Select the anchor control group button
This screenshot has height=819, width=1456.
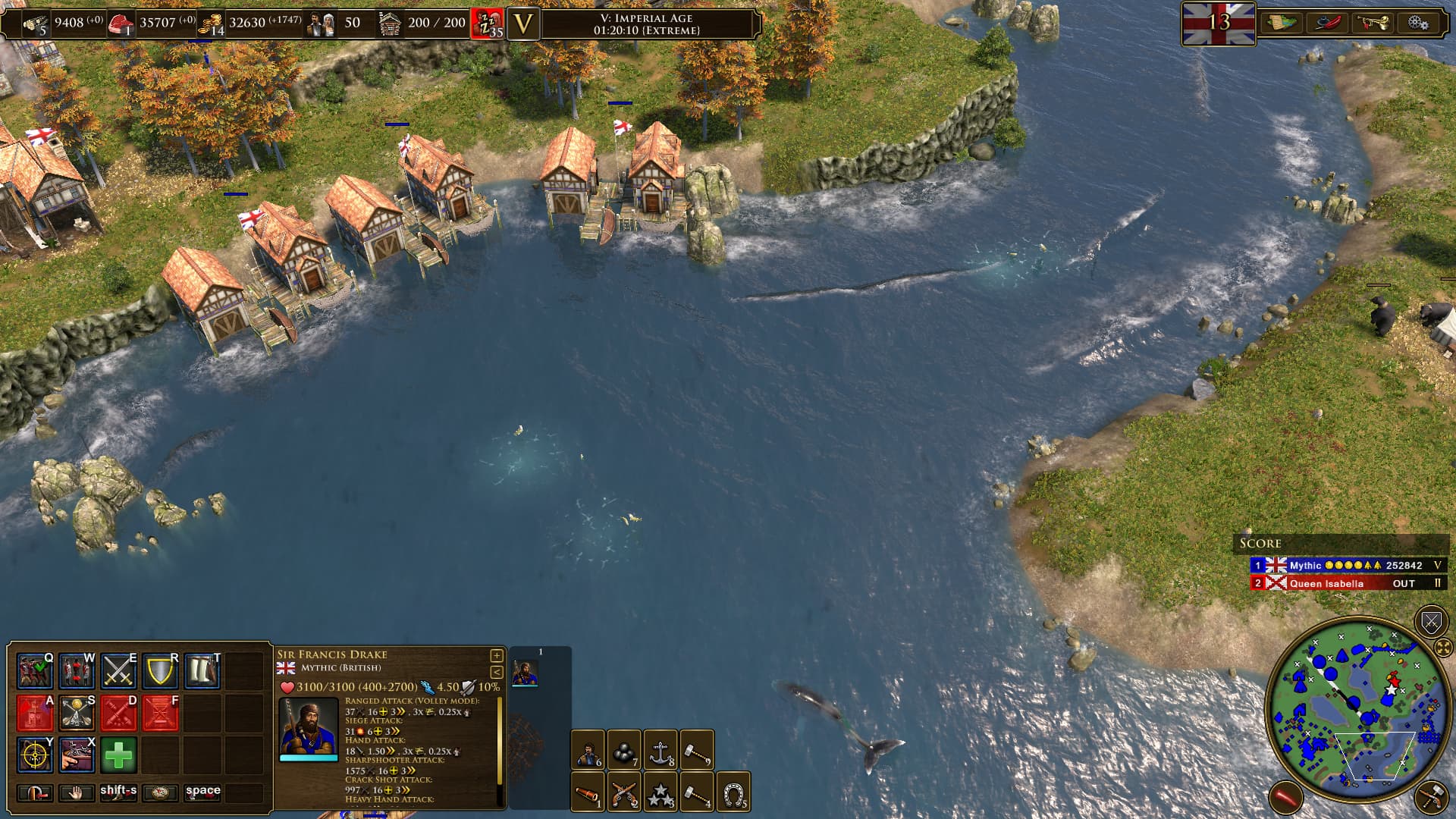661,749
